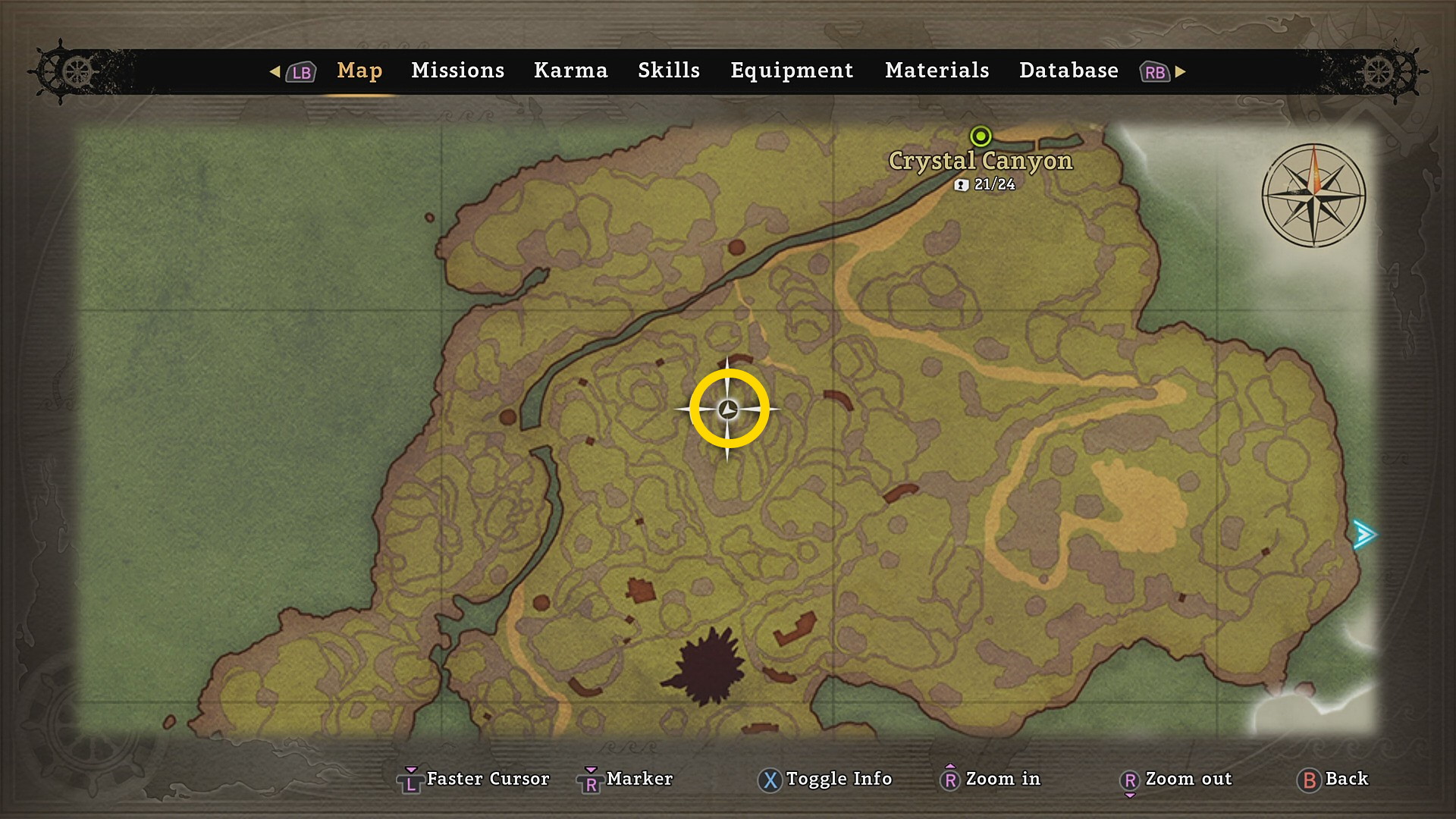Activate the Toggle Info option
Image resolution: width=1456 pixels, height=819 pixels.
825,779
